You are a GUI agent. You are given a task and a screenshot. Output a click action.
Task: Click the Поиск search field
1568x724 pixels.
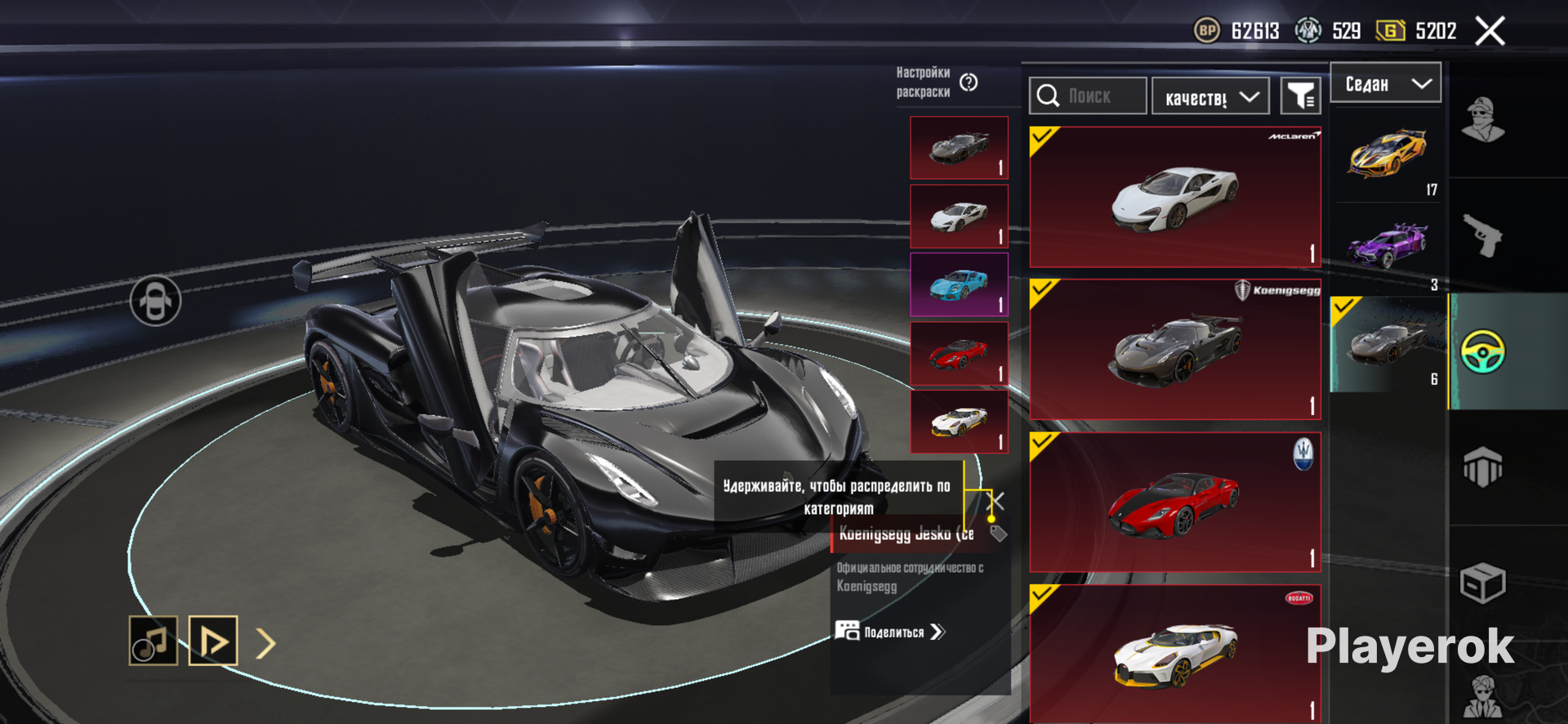[1089, 96]
